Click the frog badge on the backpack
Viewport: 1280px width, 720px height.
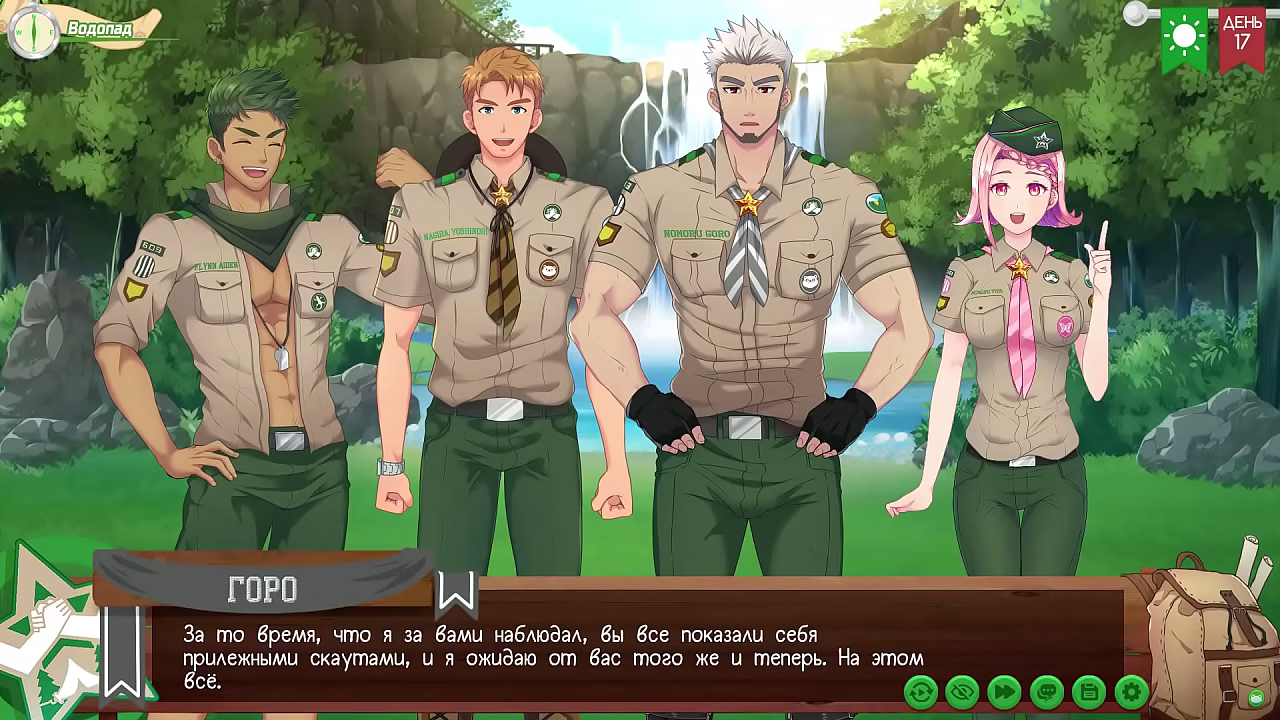click(x=1257, y=697)
